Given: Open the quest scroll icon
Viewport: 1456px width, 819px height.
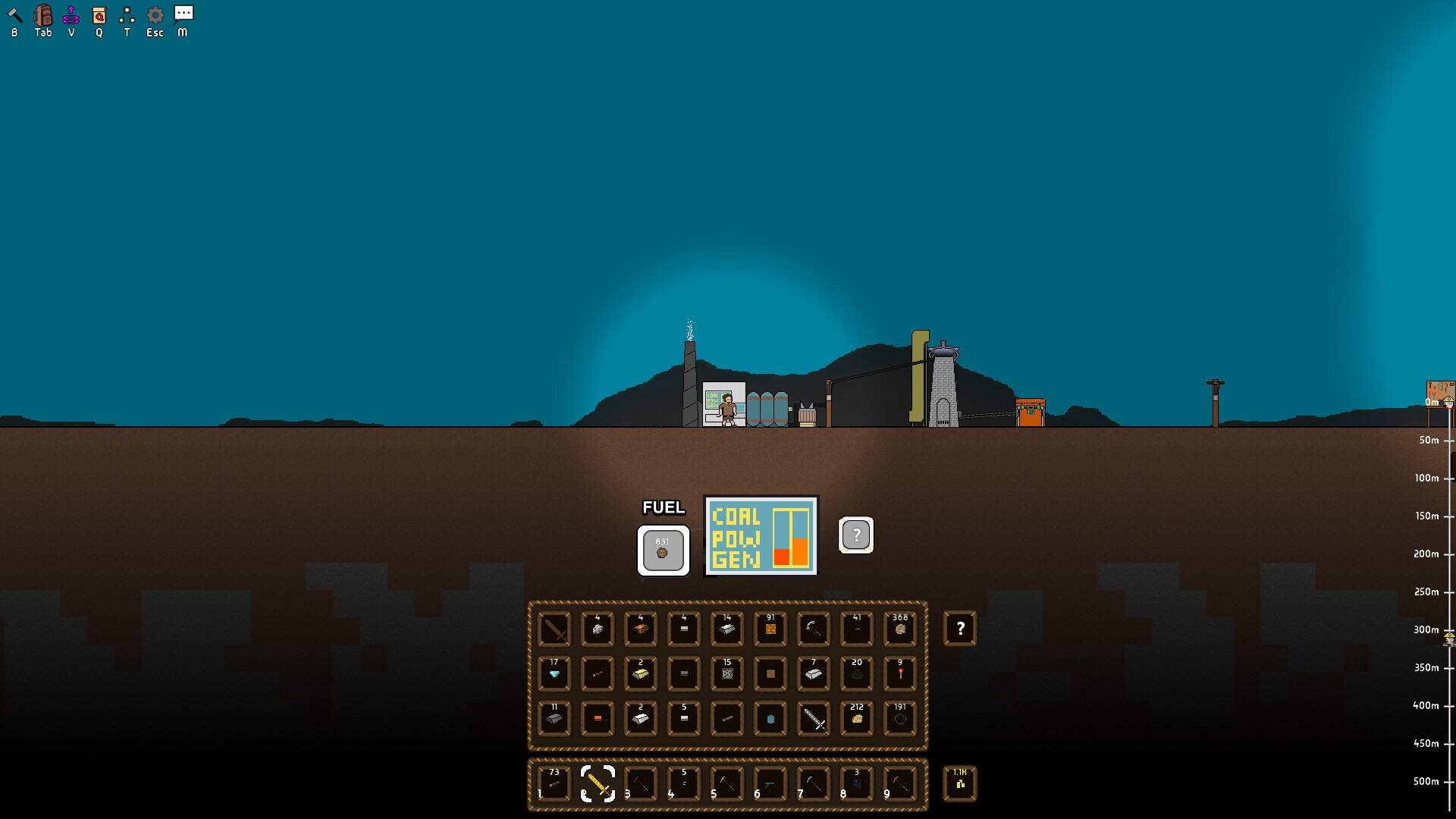Looking at the screenshot, I should click(99, 15).
